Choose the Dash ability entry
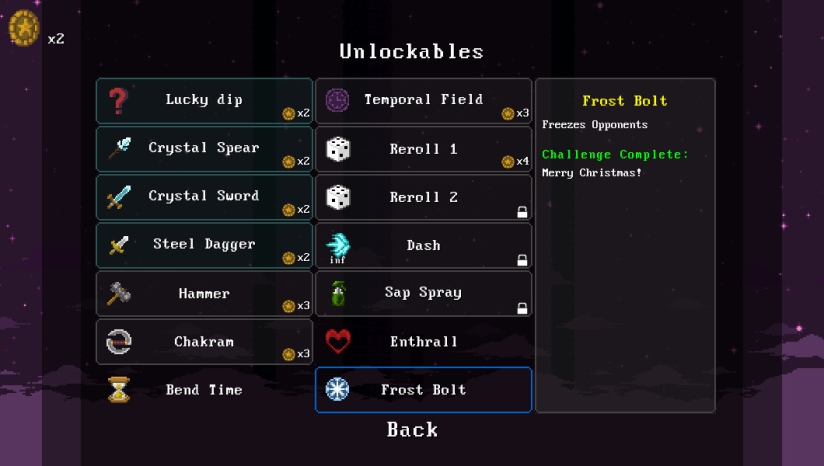The width and height of the screenshot is (824, 466). [423, 245]
